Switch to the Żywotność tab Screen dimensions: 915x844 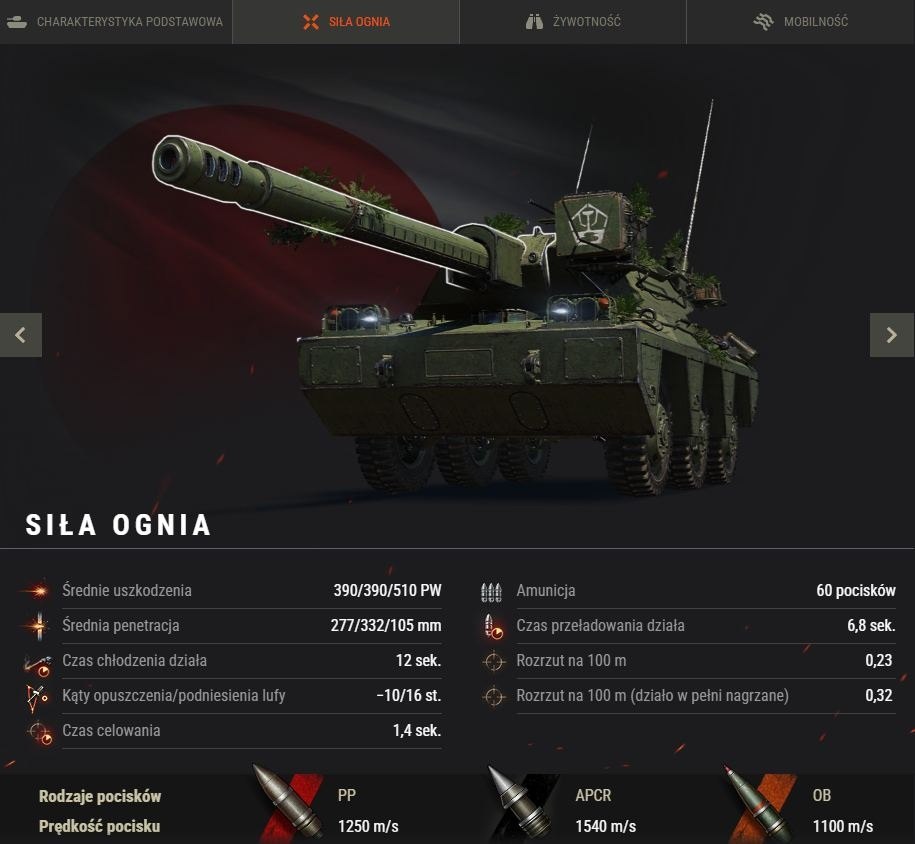573,21
